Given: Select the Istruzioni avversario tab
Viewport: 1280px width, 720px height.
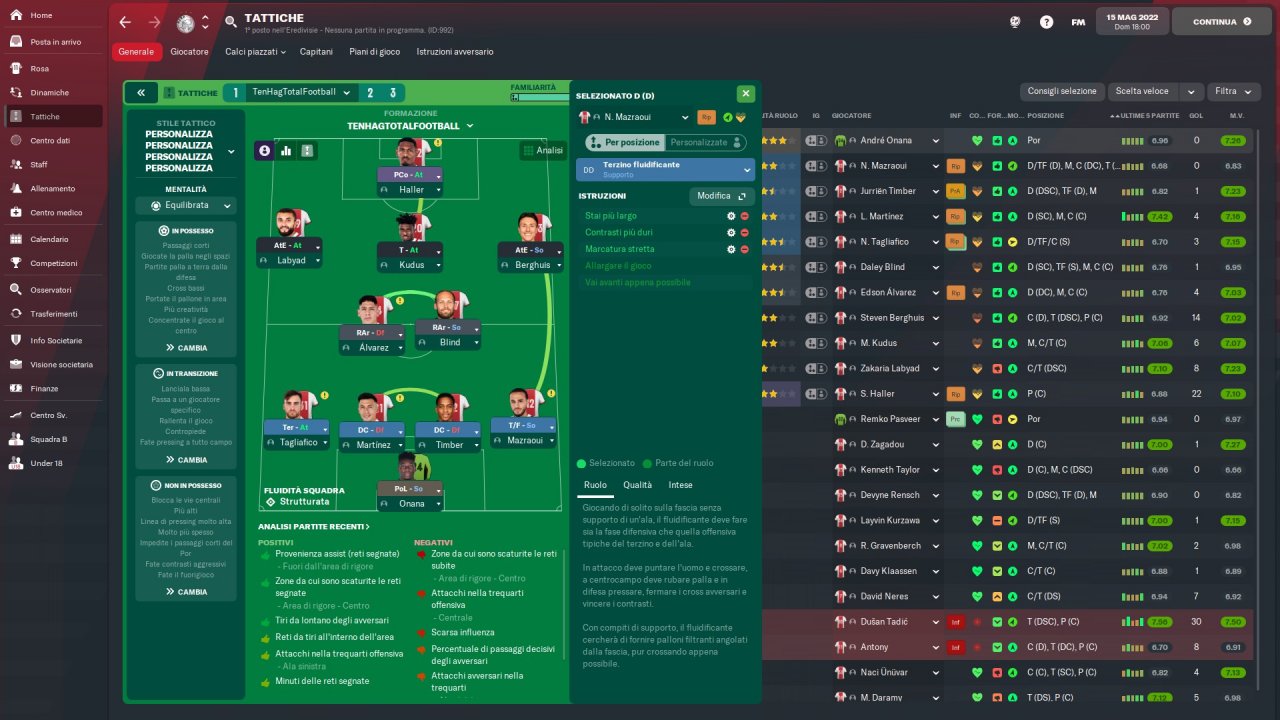Looking at the screenshot, I should coord(455,51).
